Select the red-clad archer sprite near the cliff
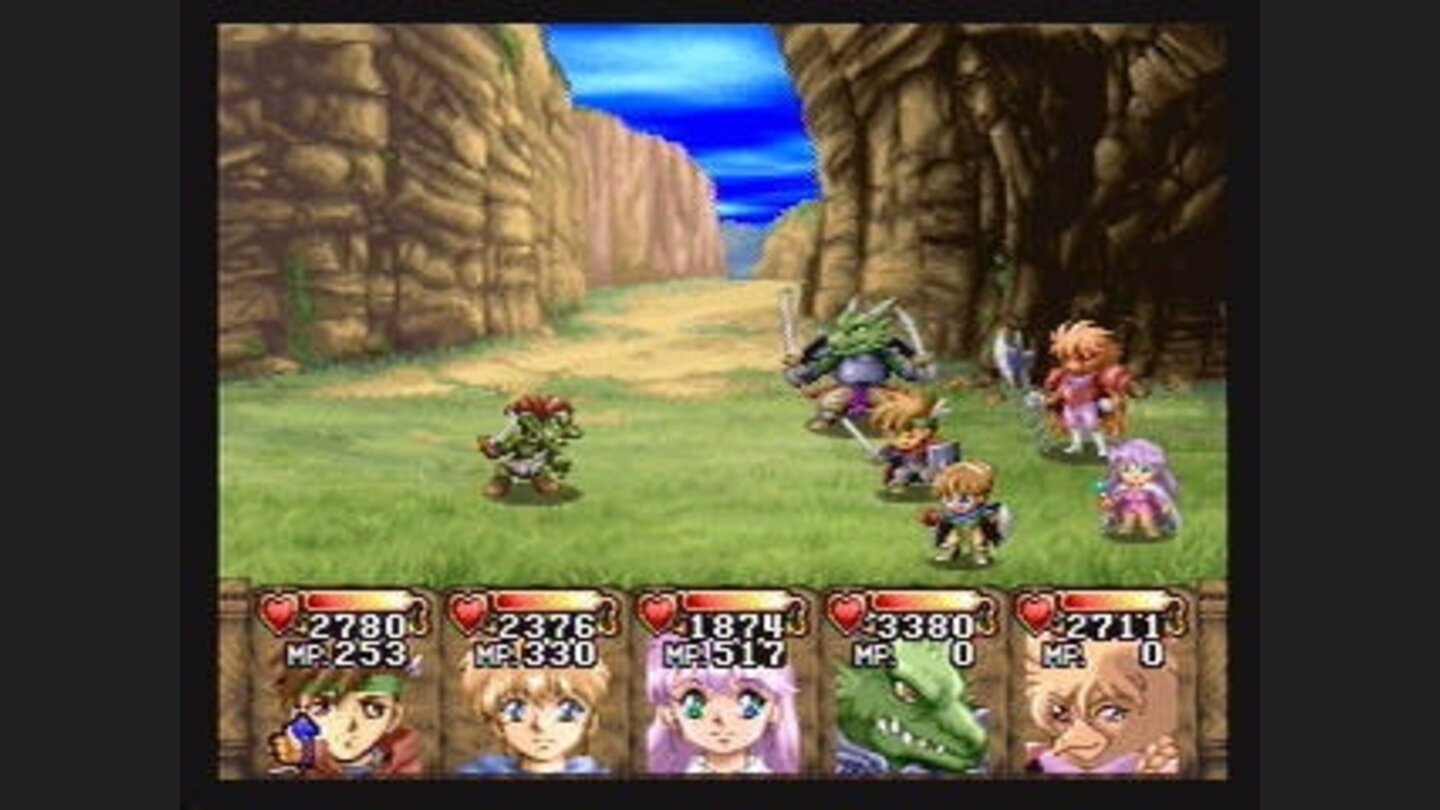This screenshot has height=810, width=1440. [x=1078, y=385]
